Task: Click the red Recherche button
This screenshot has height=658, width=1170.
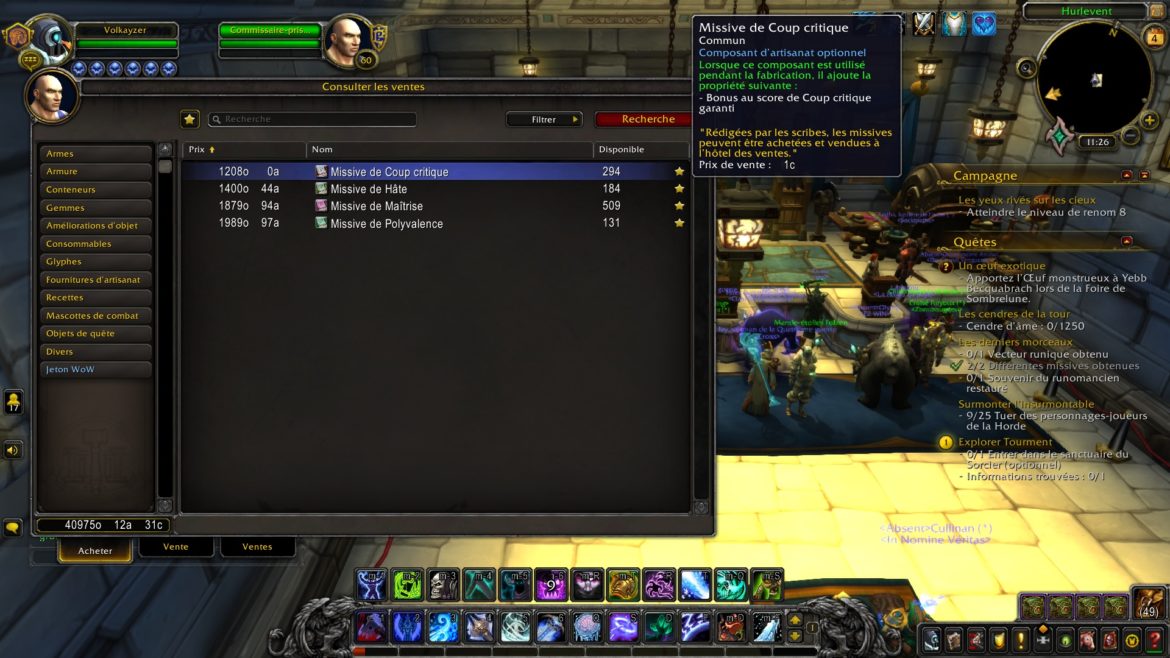Action: click(x=647, y=119)
